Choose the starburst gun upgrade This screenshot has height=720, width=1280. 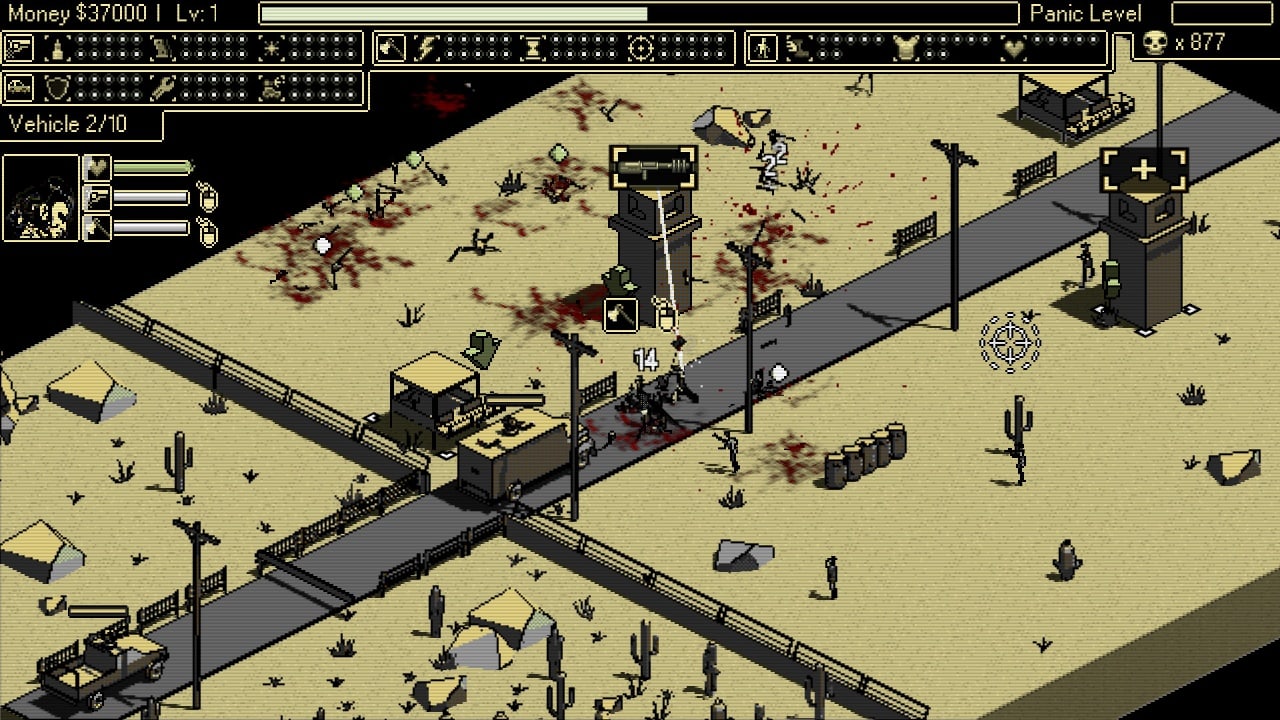[x=270, y=48]
